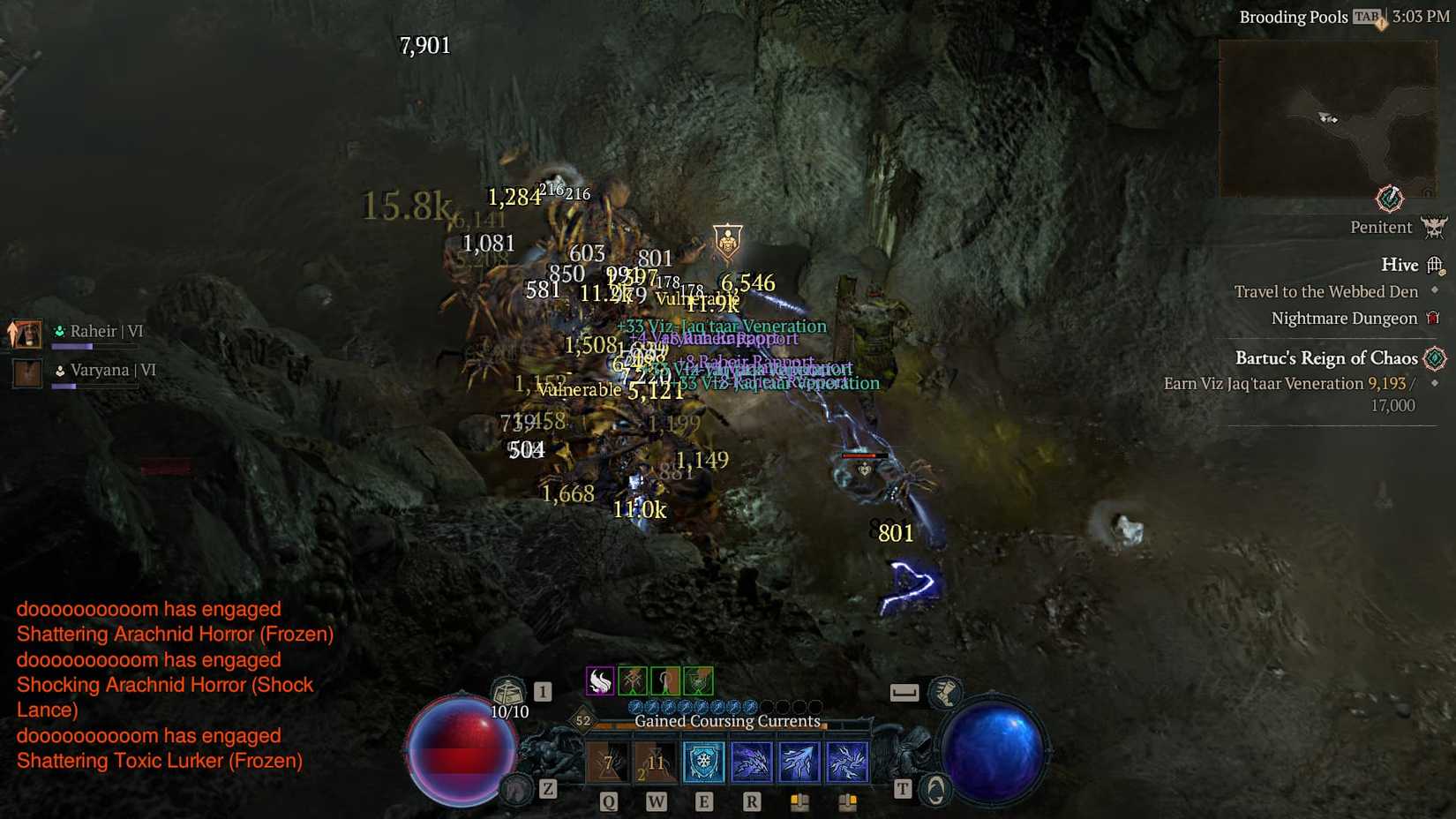The image size is (1456, 819).
Task: Click Travel to the Webbed Den objective
Action: point(1326,291)
